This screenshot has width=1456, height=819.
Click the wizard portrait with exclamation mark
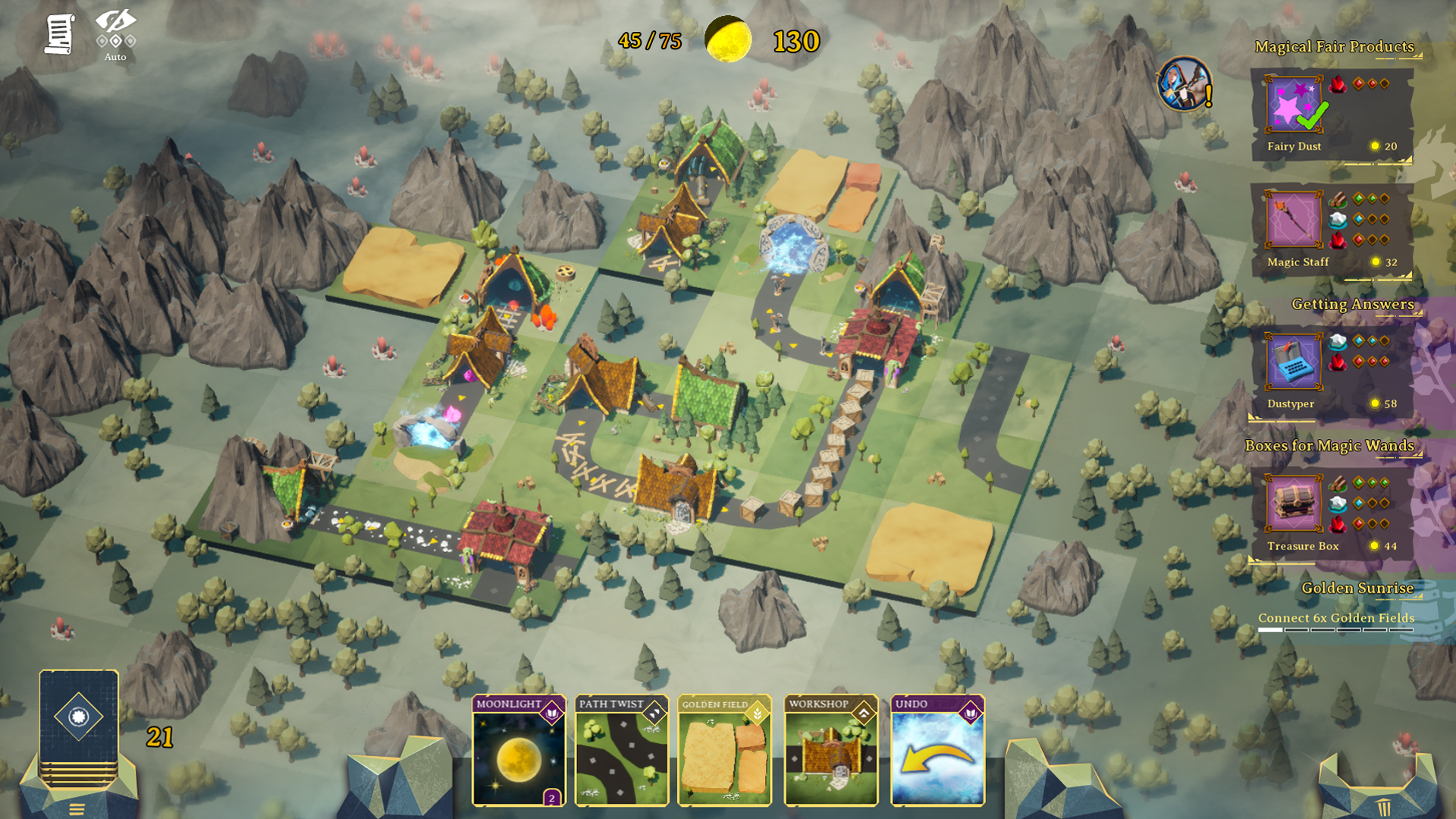[1185, 84]
